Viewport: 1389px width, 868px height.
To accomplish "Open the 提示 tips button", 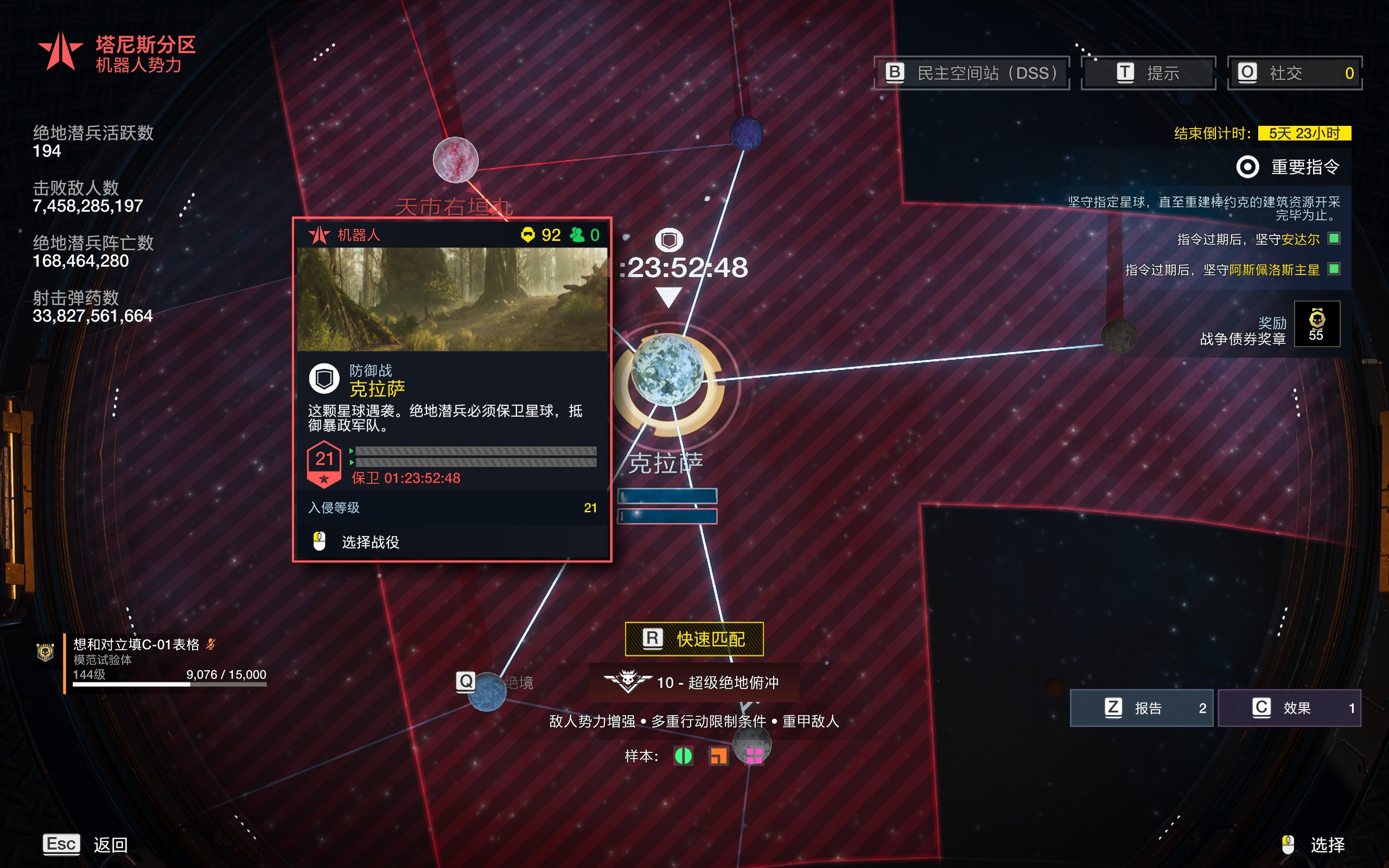I will tap(1148, 73).
